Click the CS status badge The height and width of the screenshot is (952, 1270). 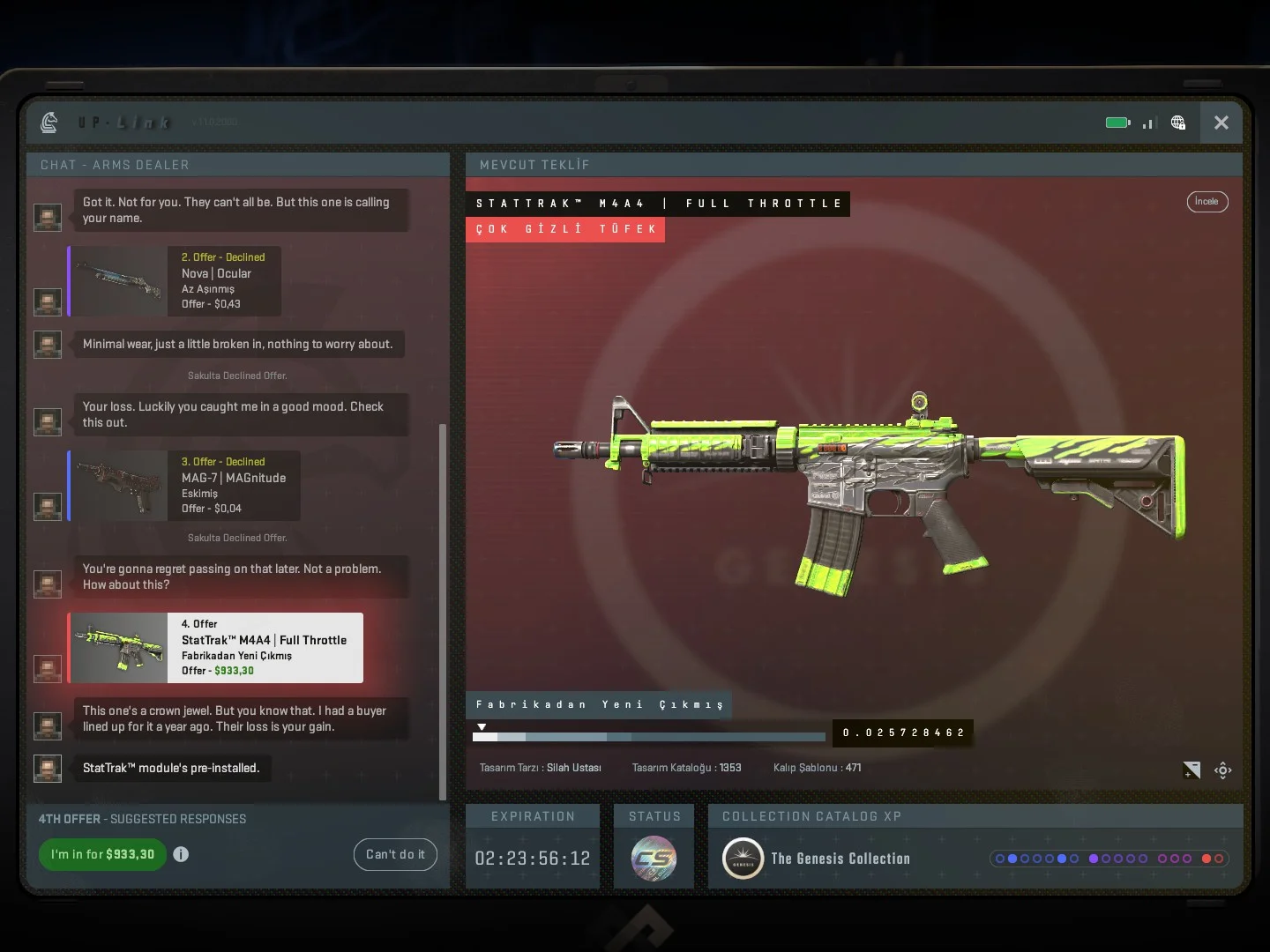[654, 859]
